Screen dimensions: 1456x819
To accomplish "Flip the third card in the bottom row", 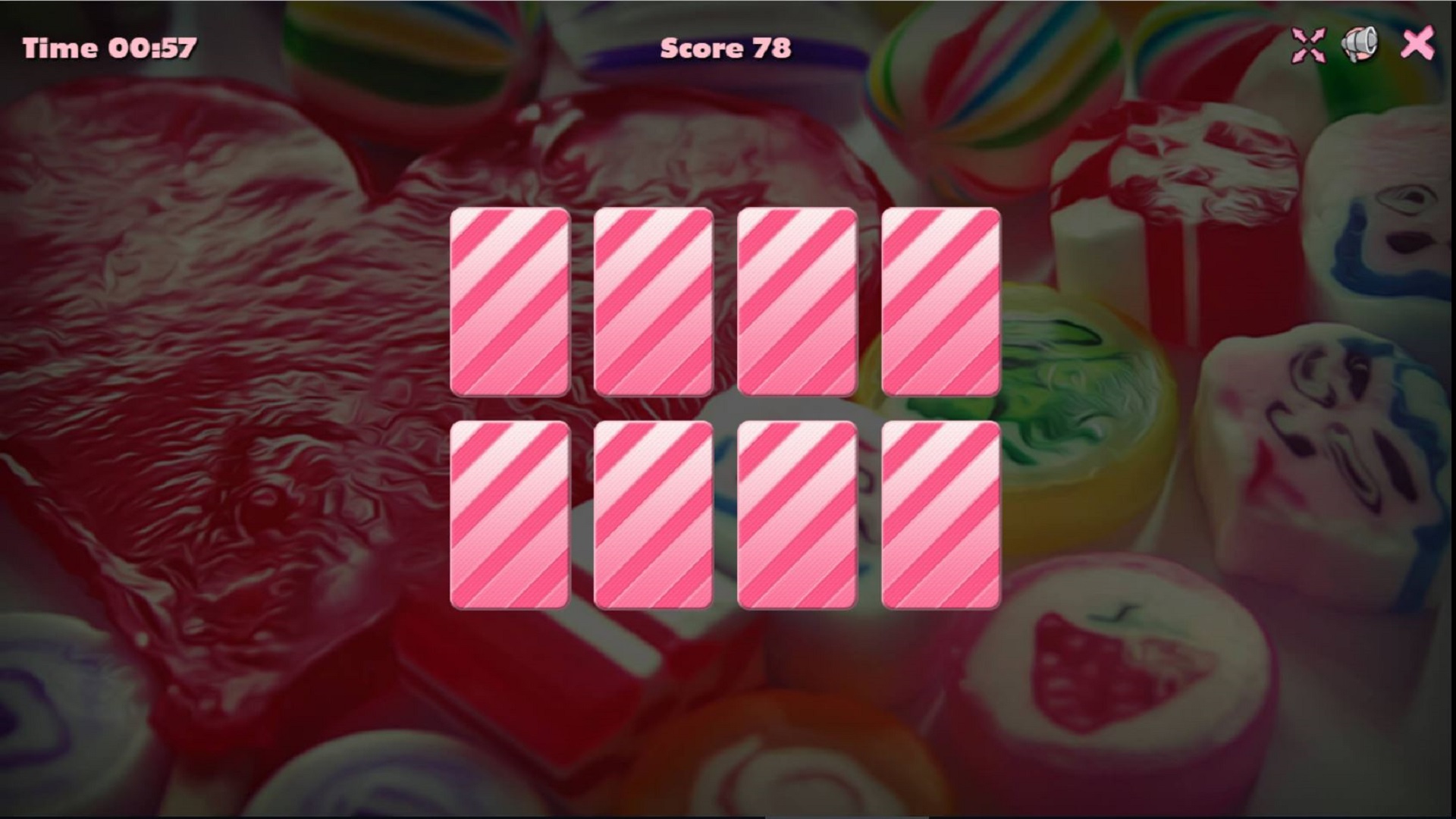I will click(795, 516).
